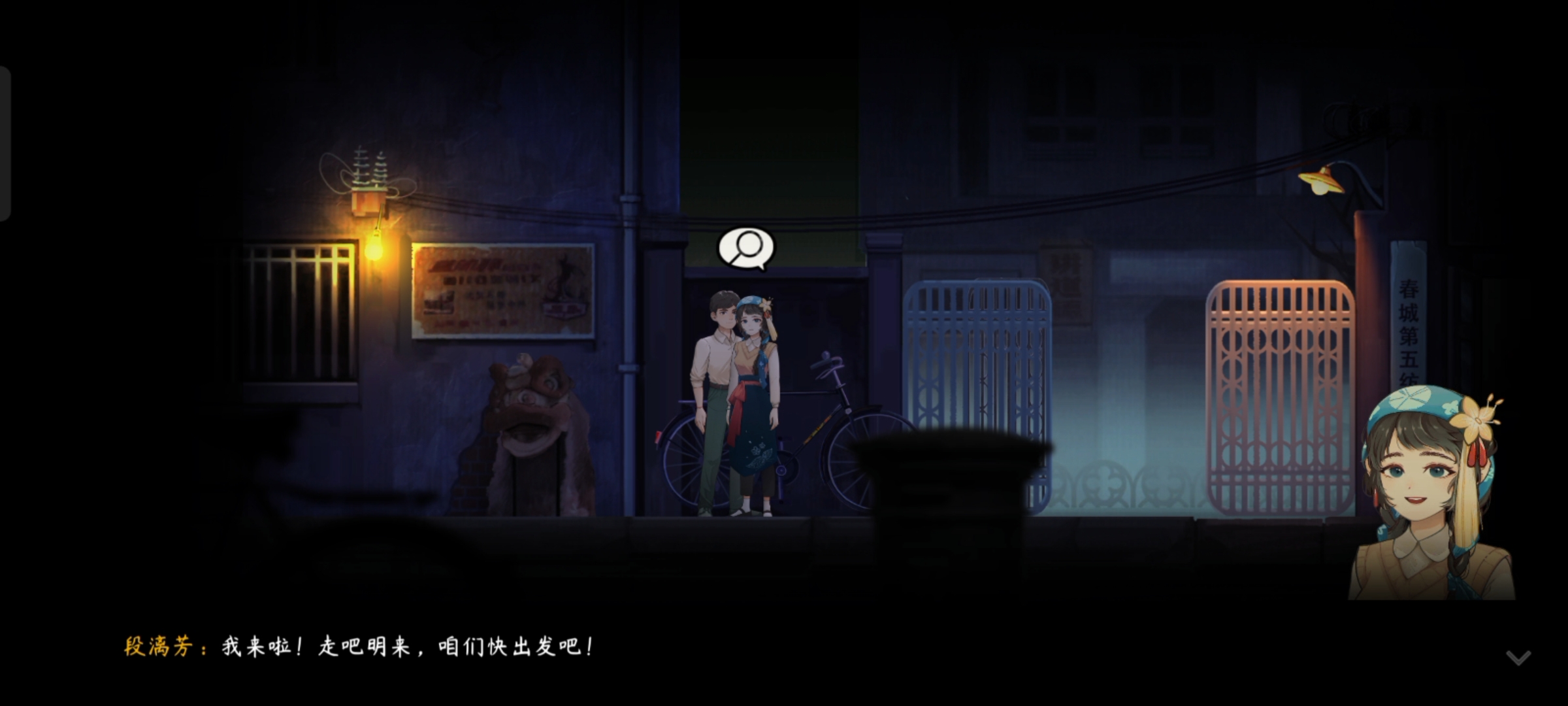Click the magnifying glass inspect bubble
Image resolution: width=1568 pixels, height=706 pixels.
tap(745, 247)
